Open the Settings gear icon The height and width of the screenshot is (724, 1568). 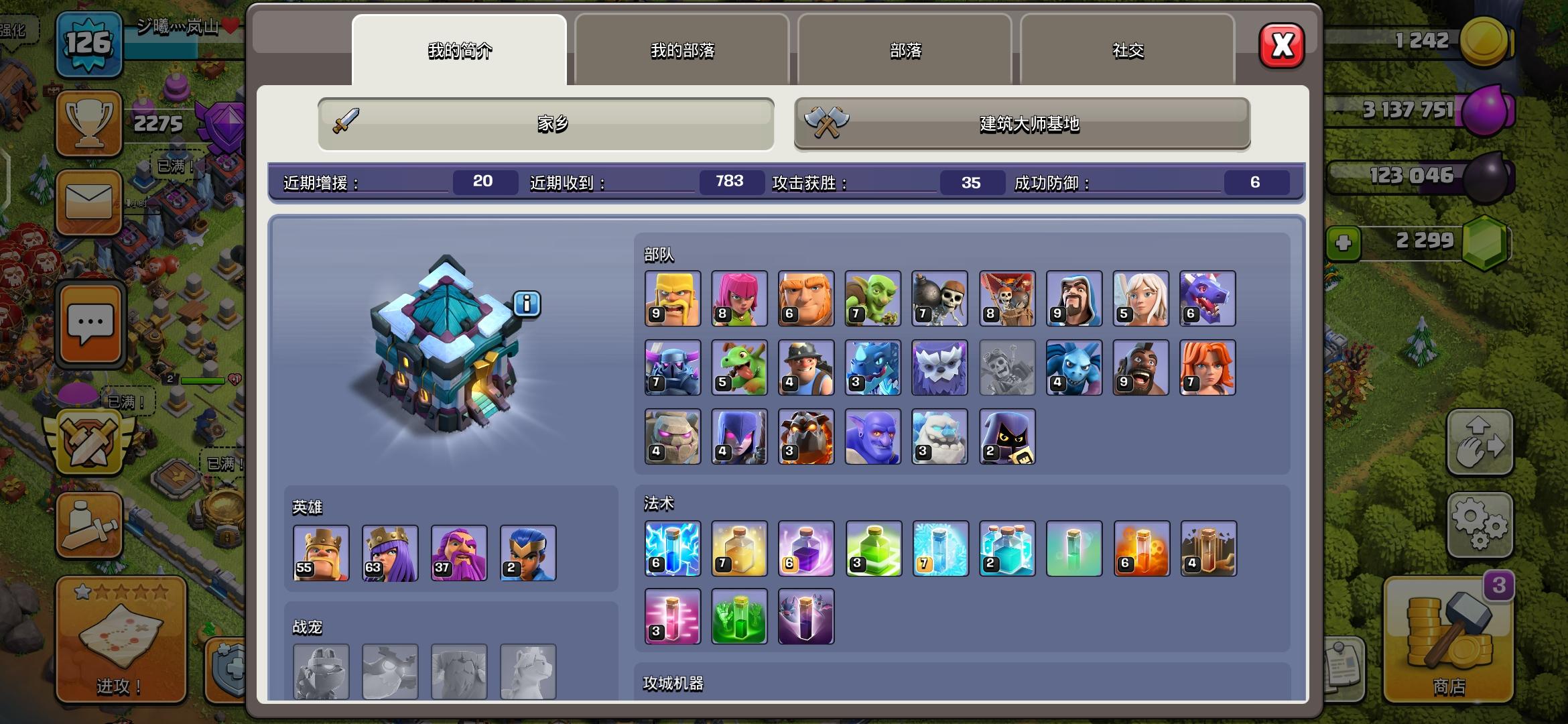(x=1480, y=526)
